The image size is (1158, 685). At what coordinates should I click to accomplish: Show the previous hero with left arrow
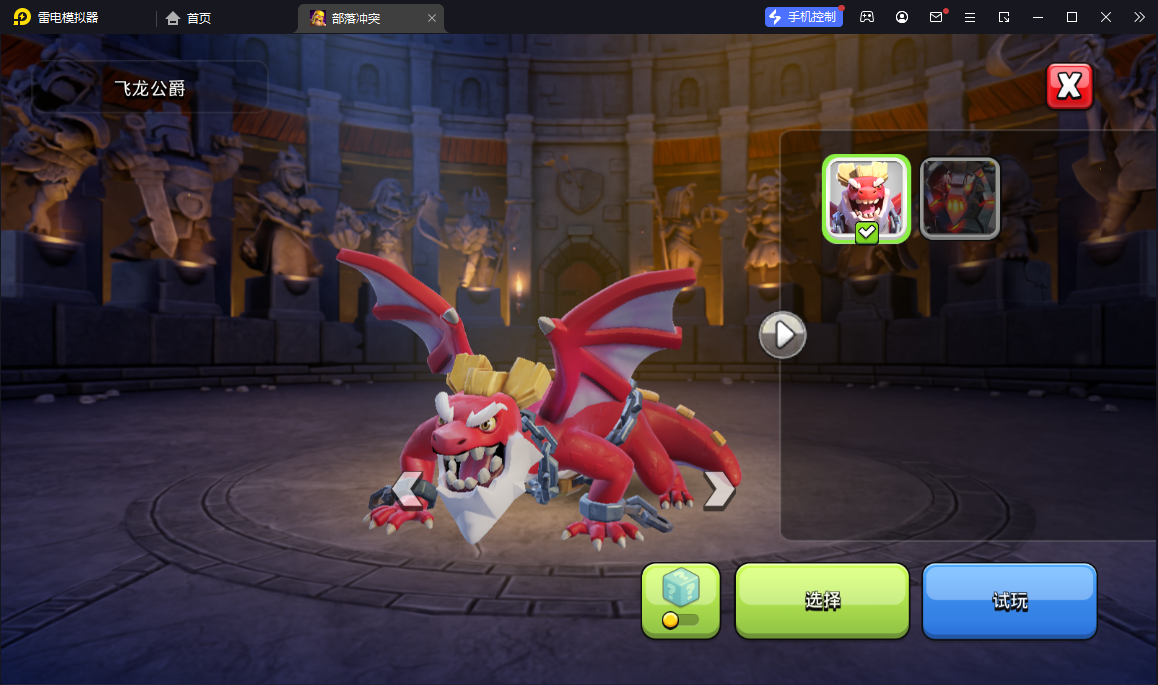[406, 488]
